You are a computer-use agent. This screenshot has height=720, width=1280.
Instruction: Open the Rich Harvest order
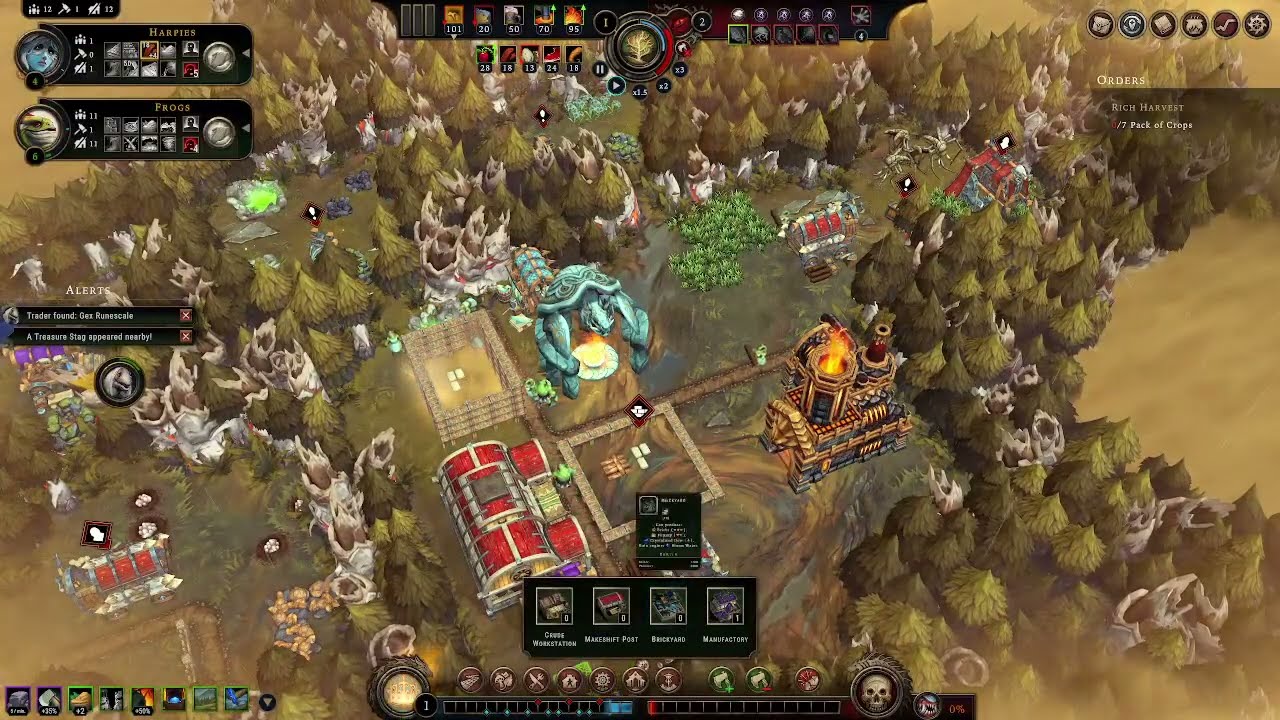[1147, 107]
